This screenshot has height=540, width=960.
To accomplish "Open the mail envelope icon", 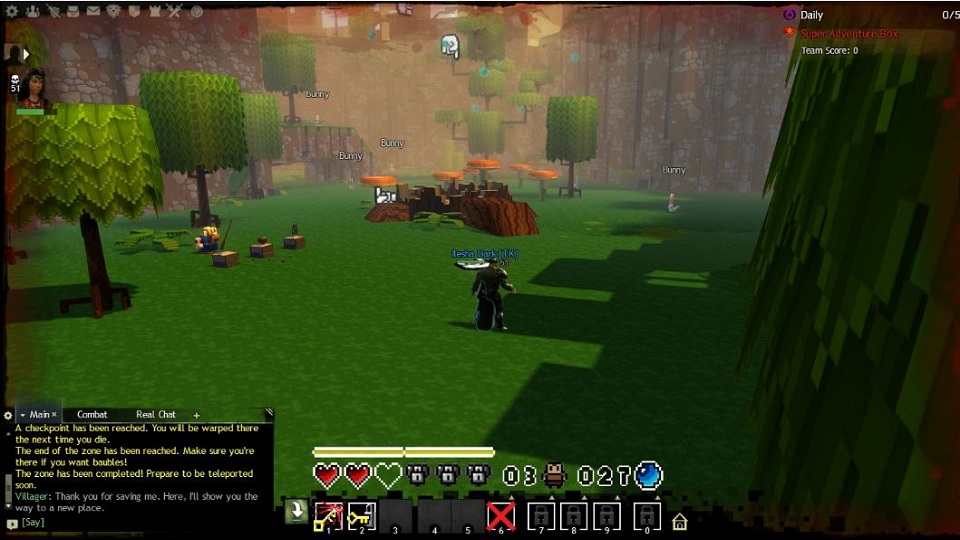I will (x=93, y=12).
